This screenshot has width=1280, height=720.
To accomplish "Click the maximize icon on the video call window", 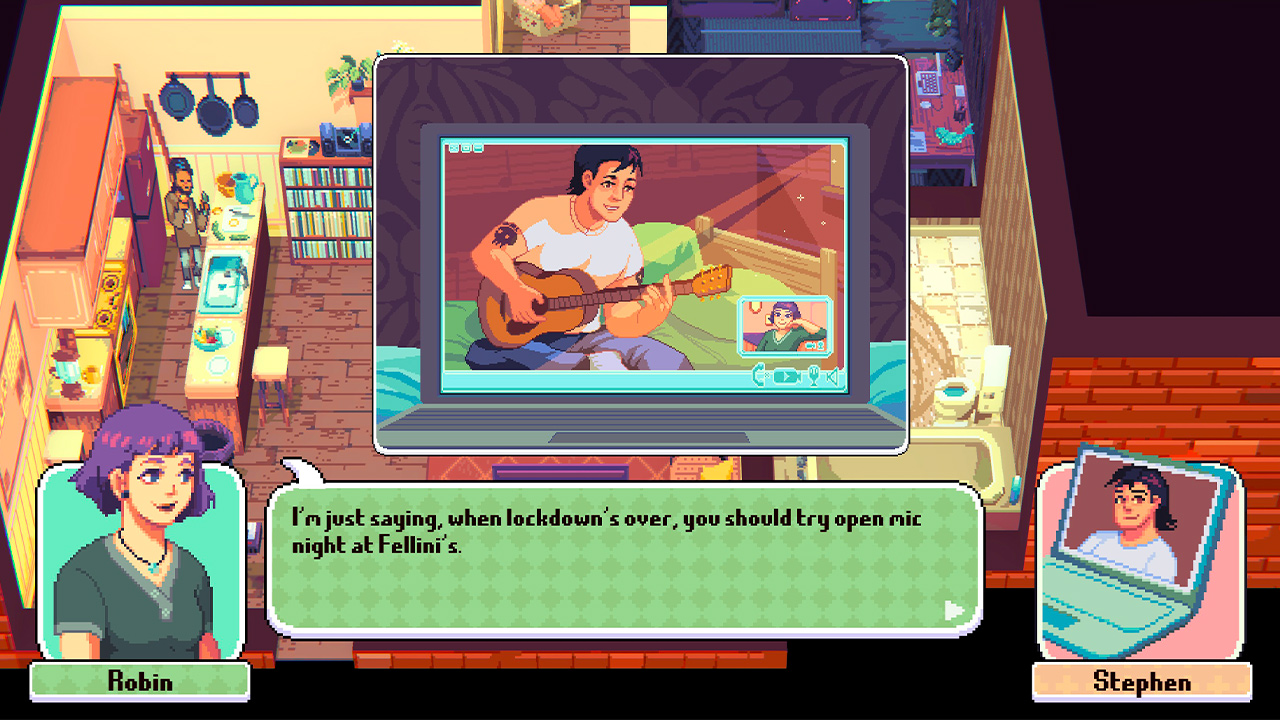I will pyautogui.click(x=466, y=148).
